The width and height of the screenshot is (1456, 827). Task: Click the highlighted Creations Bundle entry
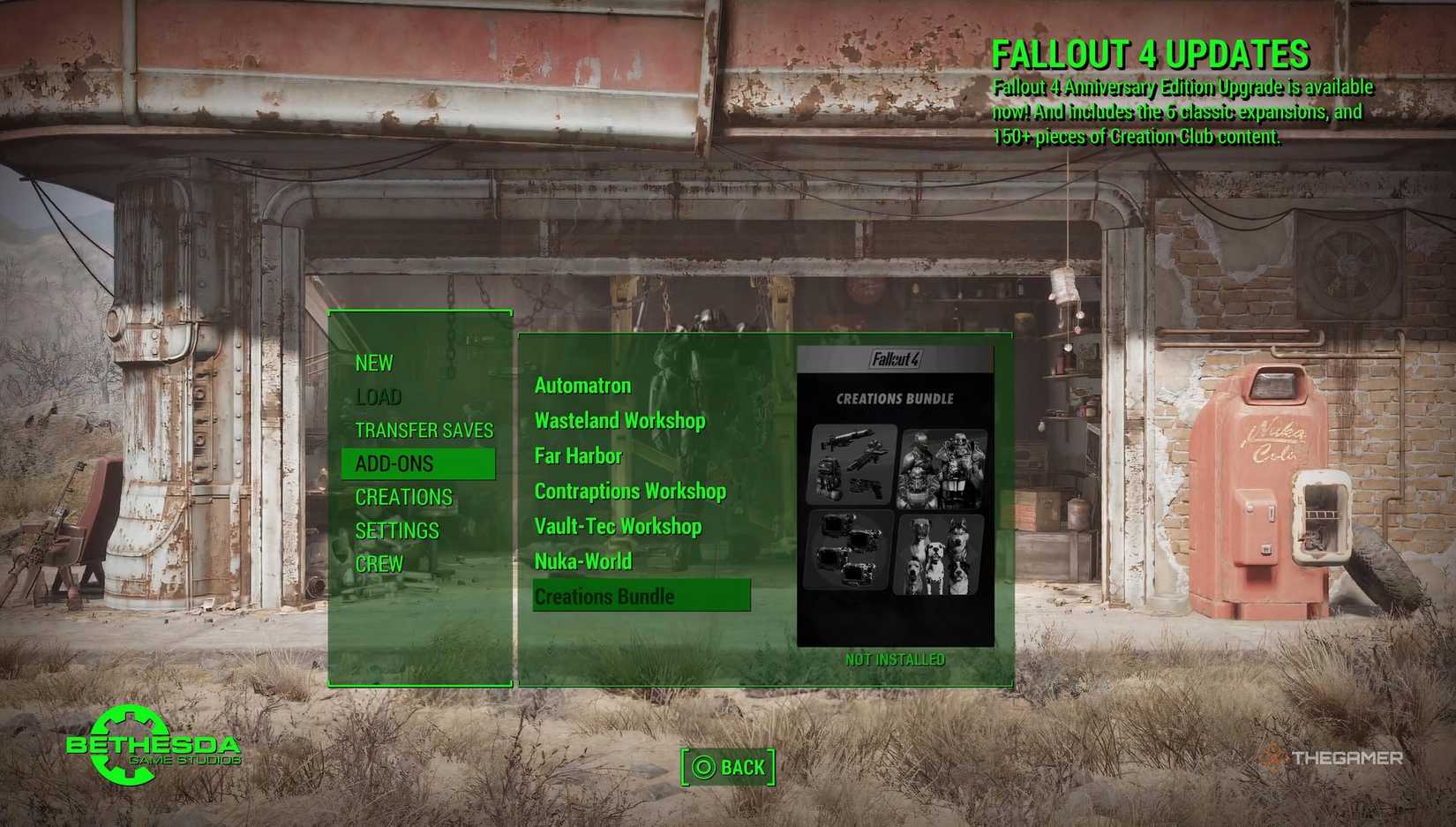click(604, 596)
